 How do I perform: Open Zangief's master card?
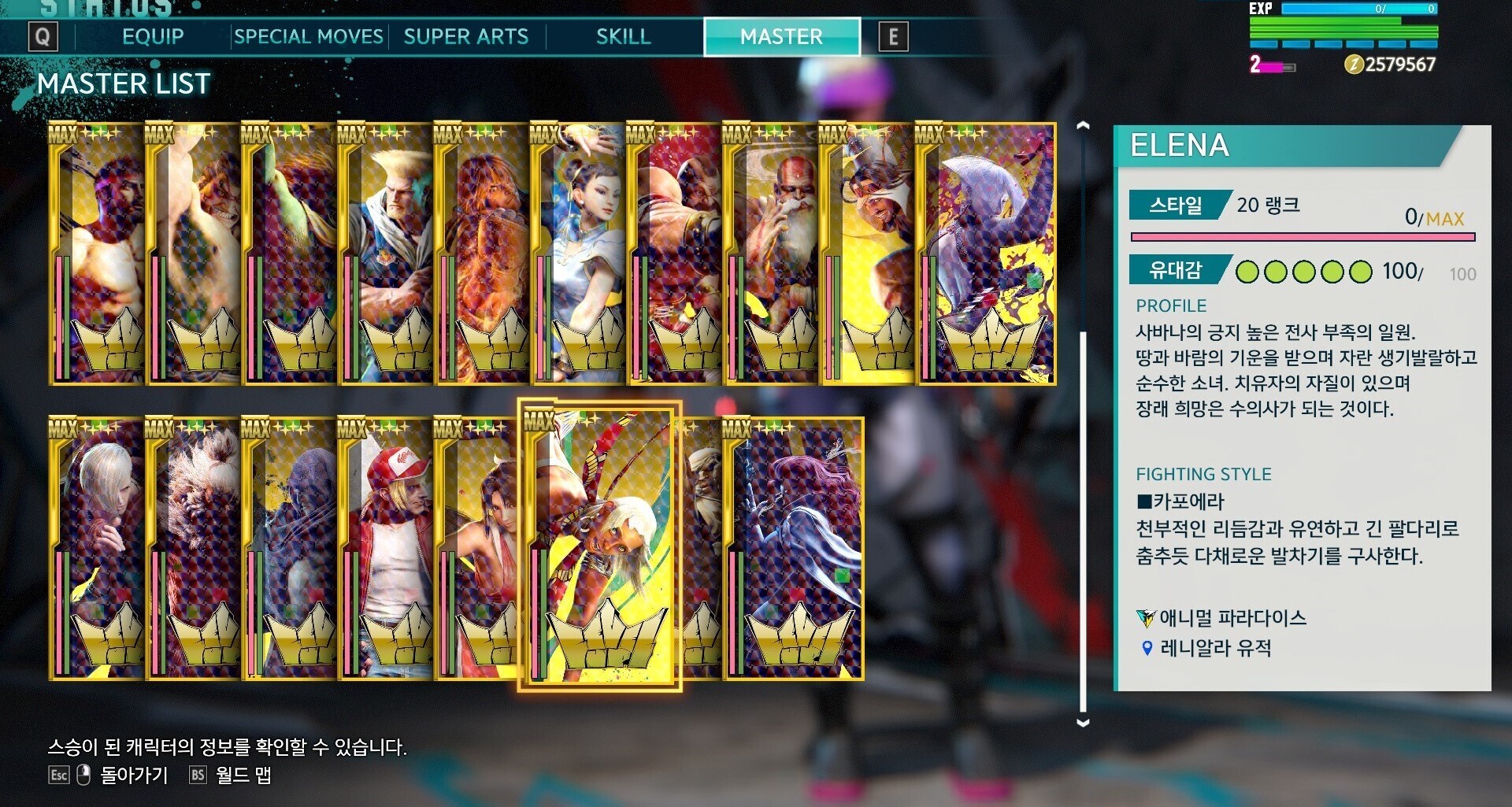pos(674,254)
